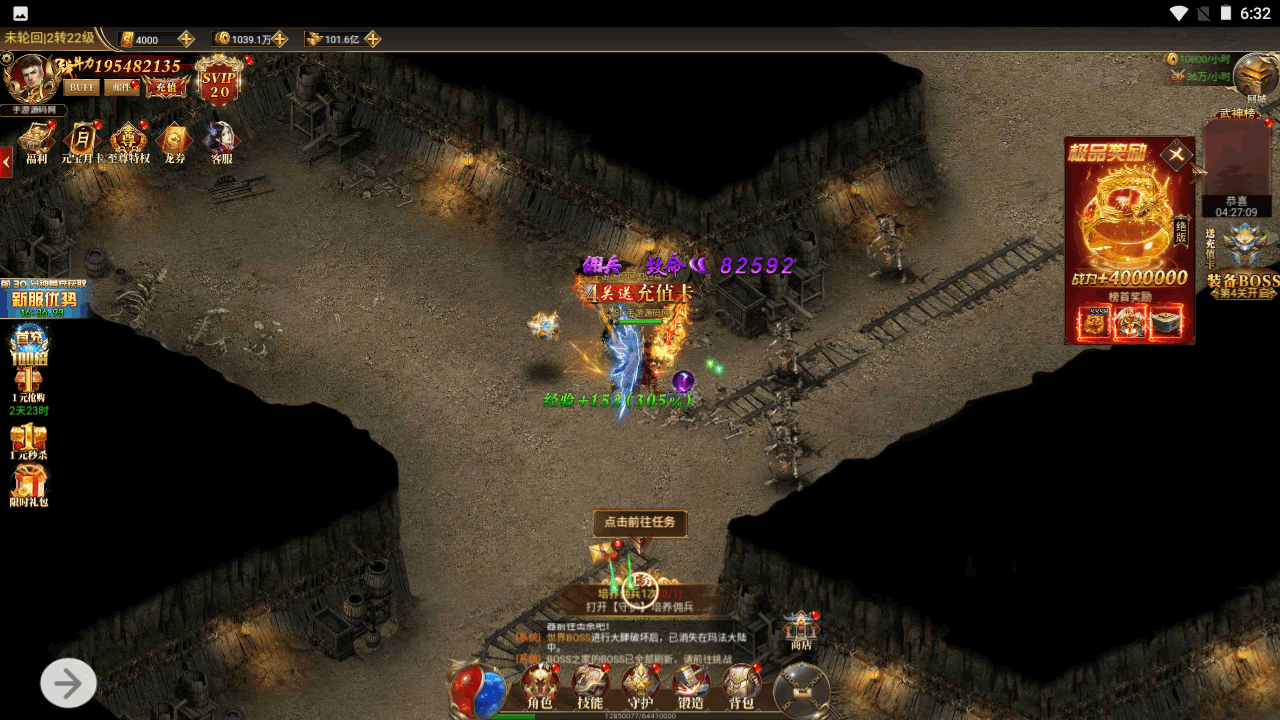Viewport: 1280px width, 720px height.
Task: Open the 技能 skills menu
Action: (x=590, y=686)
